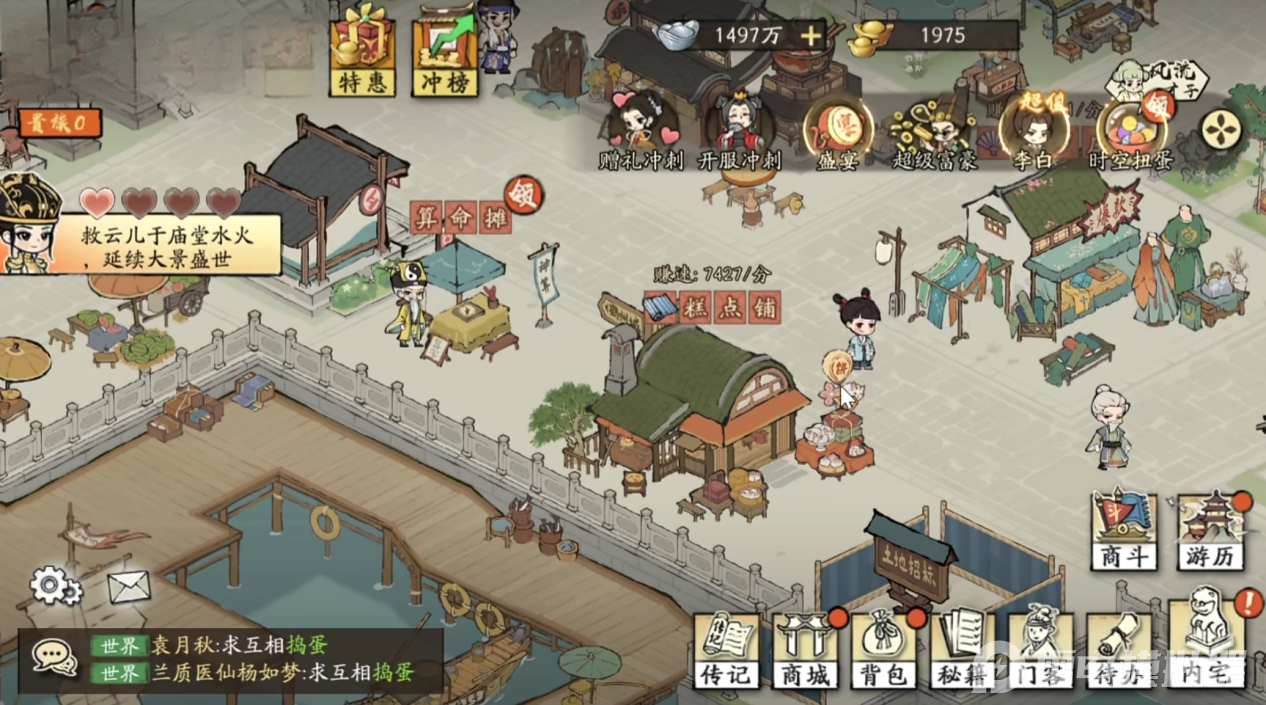
Task: Open the 门客 retainers menu
Action: click(1042, 650)
